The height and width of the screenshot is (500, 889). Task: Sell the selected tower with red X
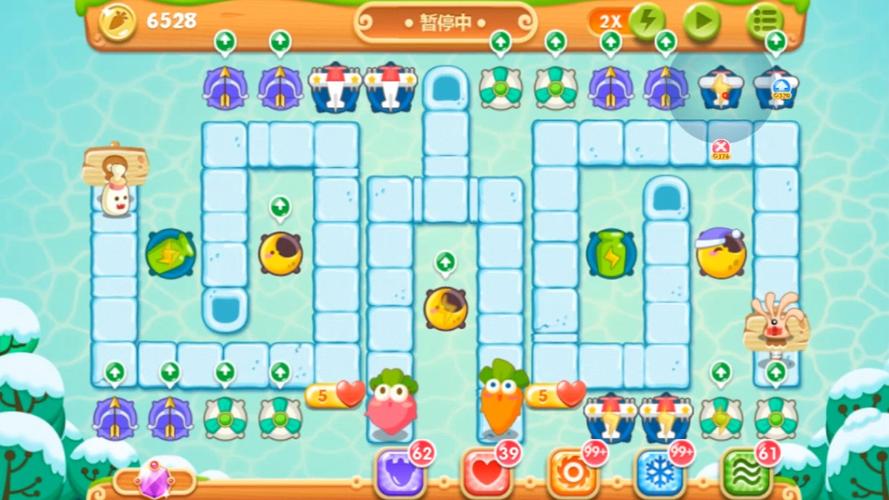point(721,149)
